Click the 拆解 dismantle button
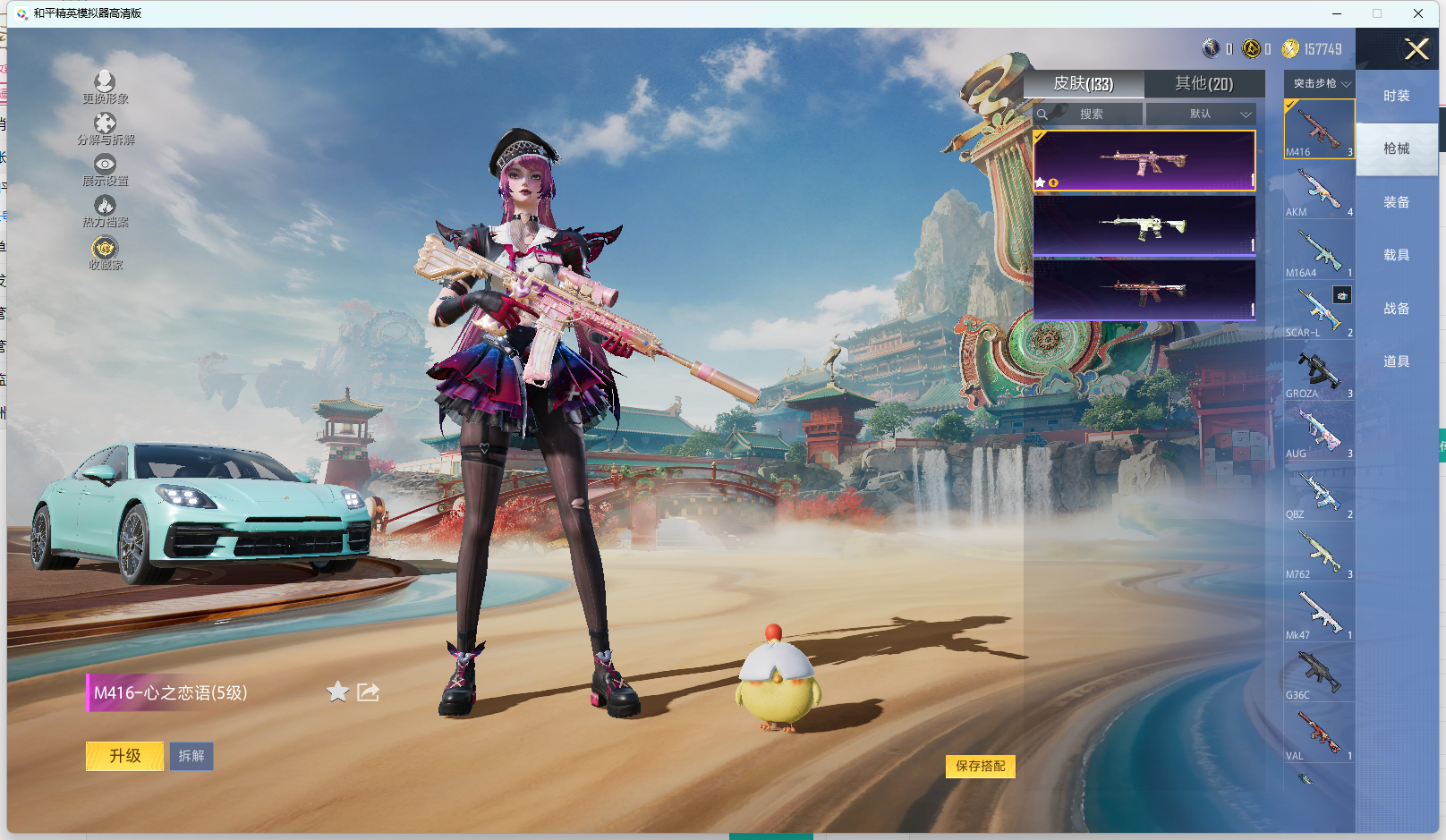1446x840 pixels. pyautogui.click(x=191, y=756)
